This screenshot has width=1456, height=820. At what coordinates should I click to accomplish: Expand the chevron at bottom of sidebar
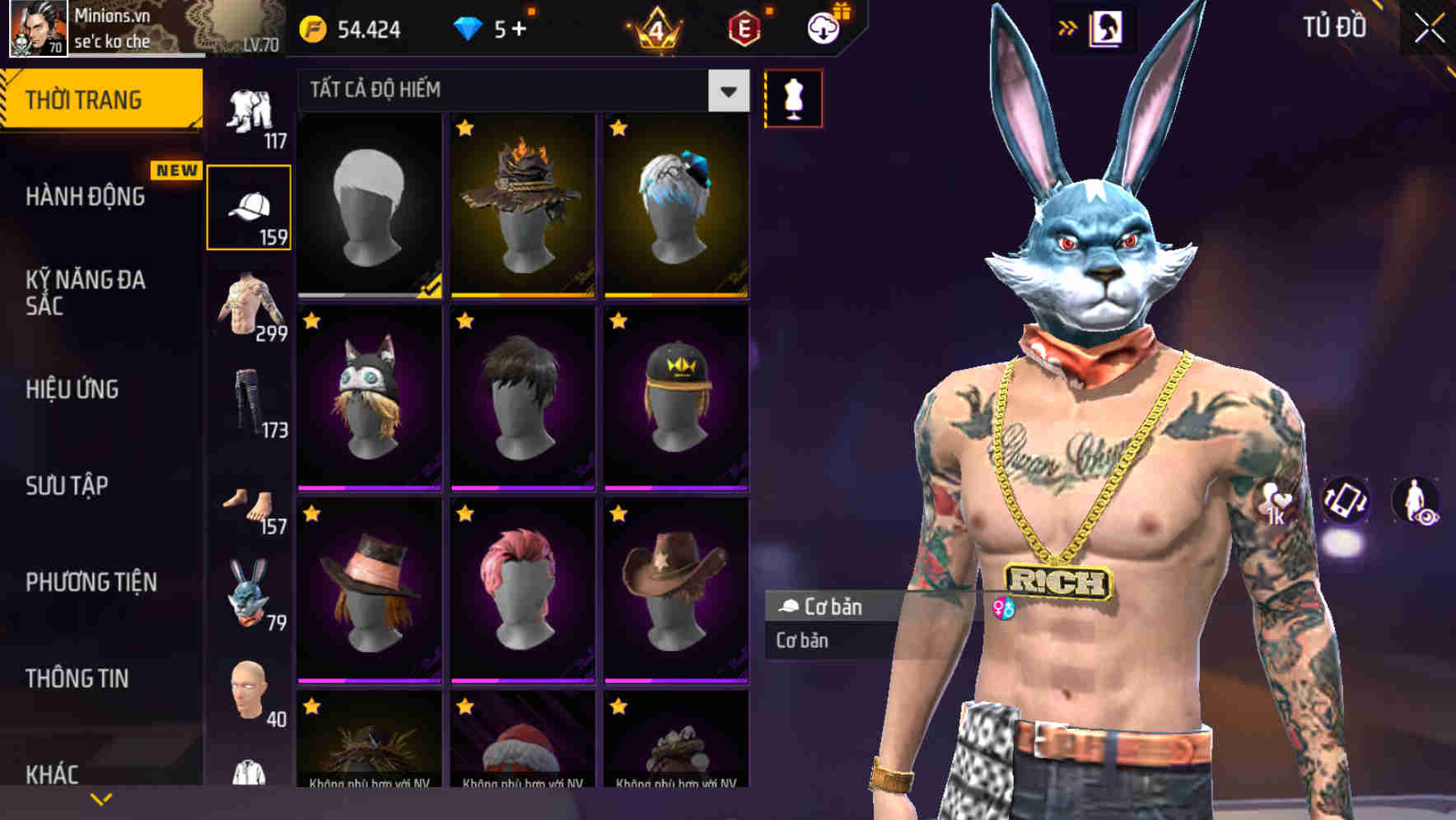click(x=100, y=797)
